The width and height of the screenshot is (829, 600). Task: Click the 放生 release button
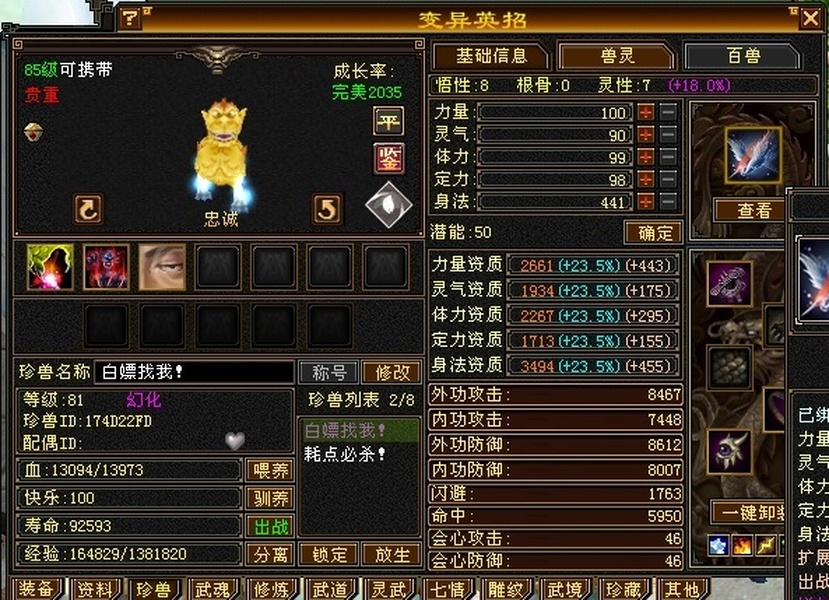coord(391,555)
